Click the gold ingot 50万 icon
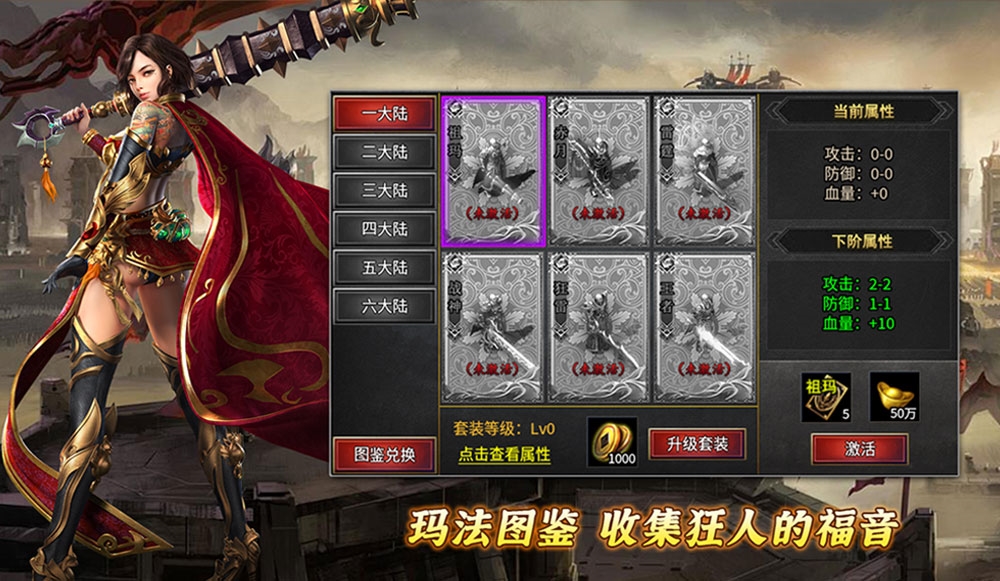Viewport: 1000px width, 581px height. point(894,396)
